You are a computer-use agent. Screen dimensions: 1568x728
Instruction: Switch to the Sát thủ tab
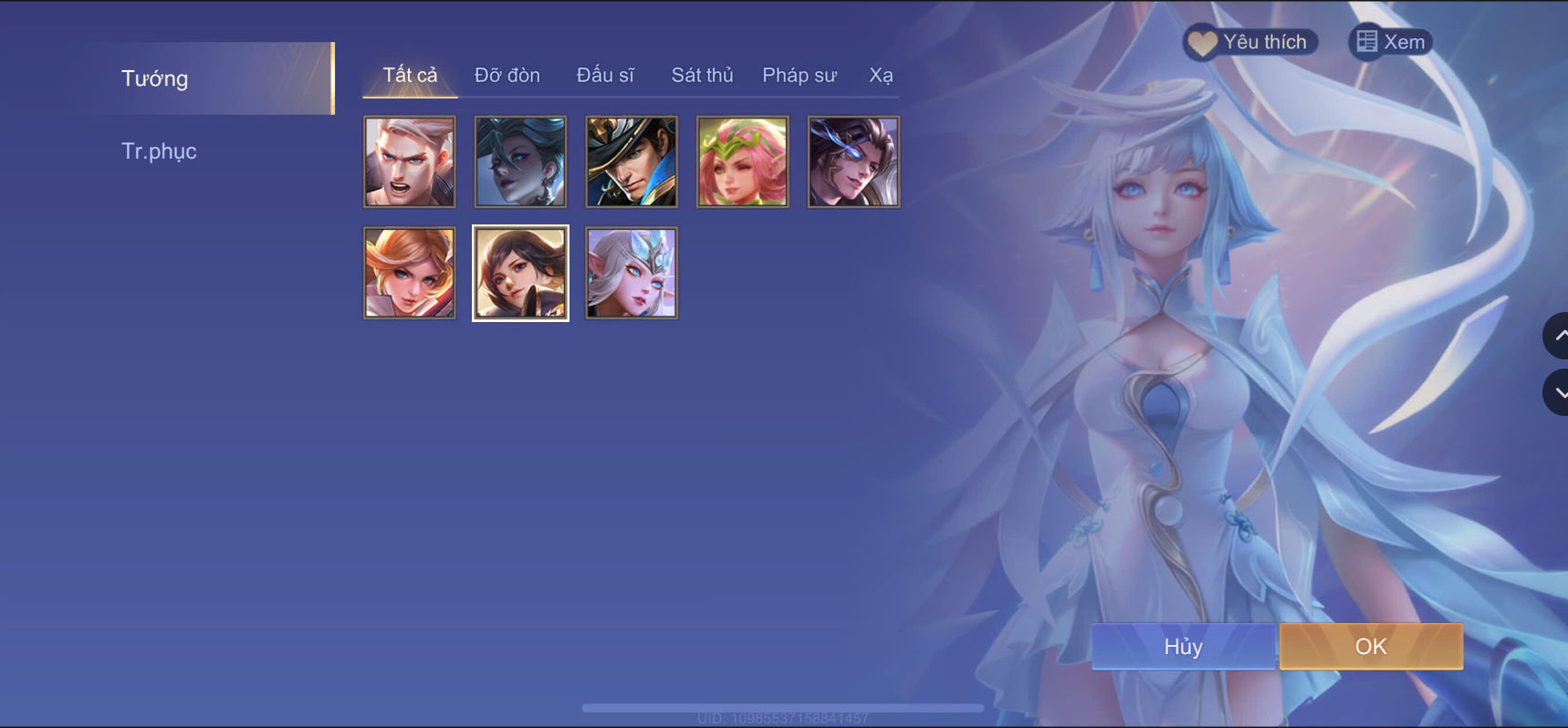pos(702,75)
